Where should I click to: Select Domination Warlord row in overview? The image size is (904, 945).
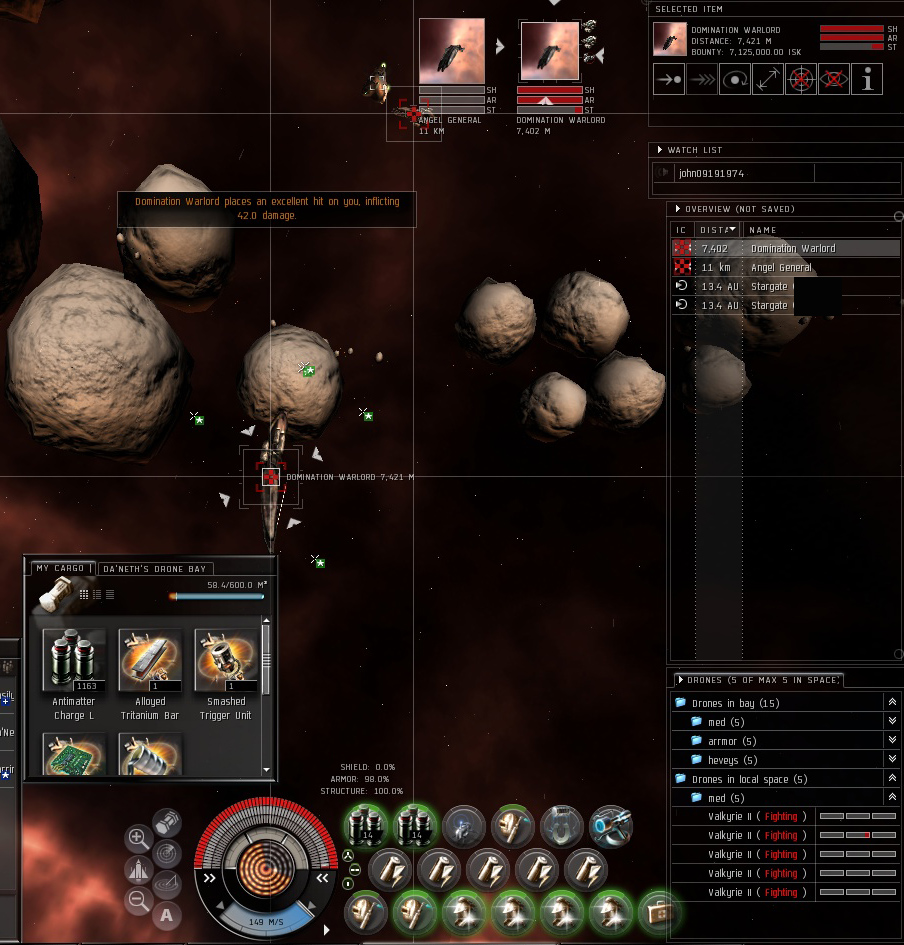tap(792, 248)
